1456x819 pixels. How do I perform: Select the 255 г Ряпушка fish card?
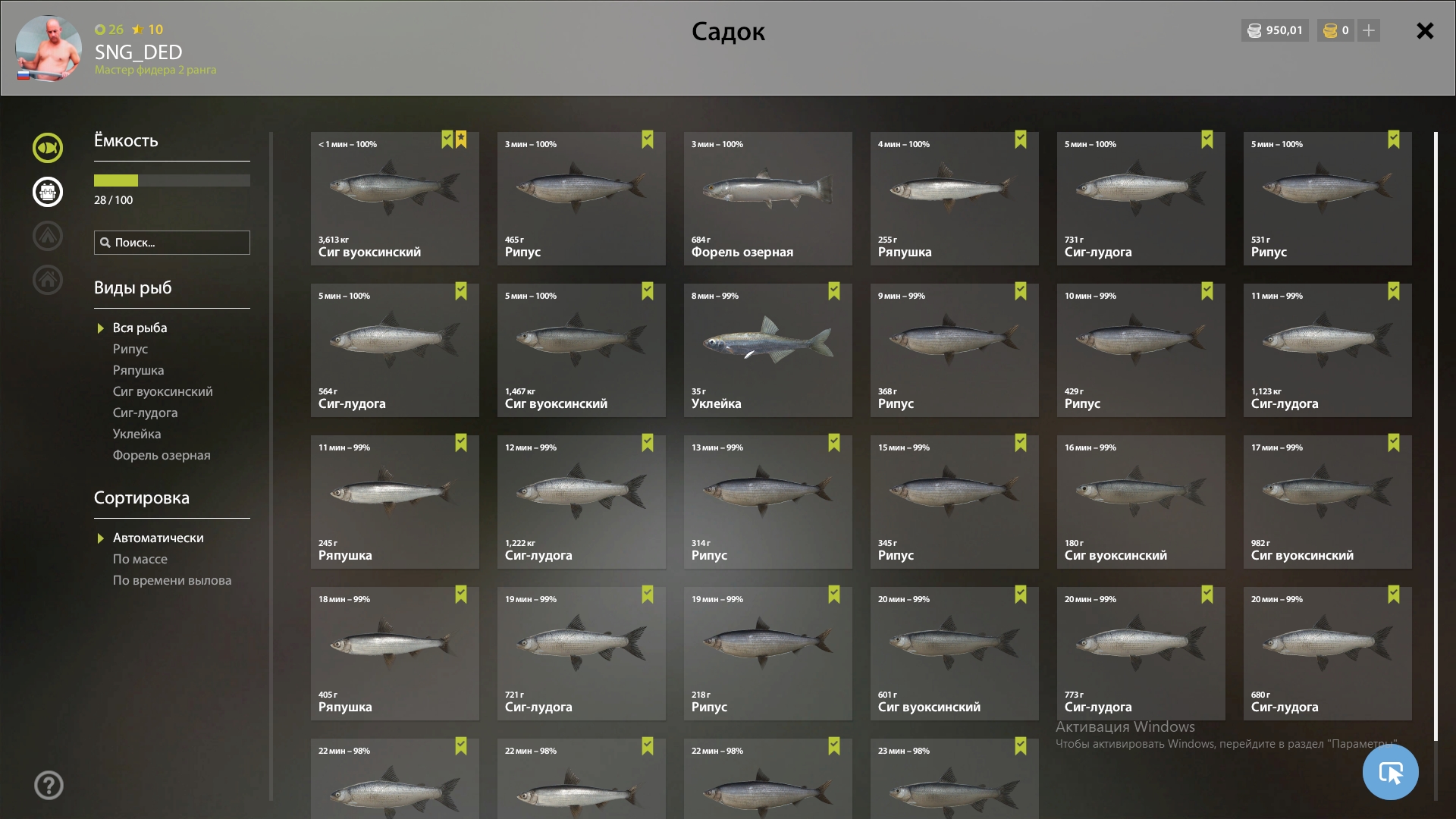(954, 199)
